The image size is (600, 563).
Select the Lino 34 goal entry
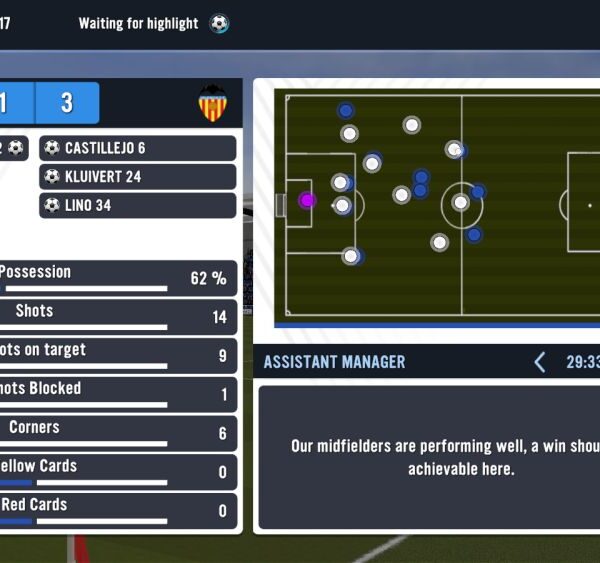[138, 206]
